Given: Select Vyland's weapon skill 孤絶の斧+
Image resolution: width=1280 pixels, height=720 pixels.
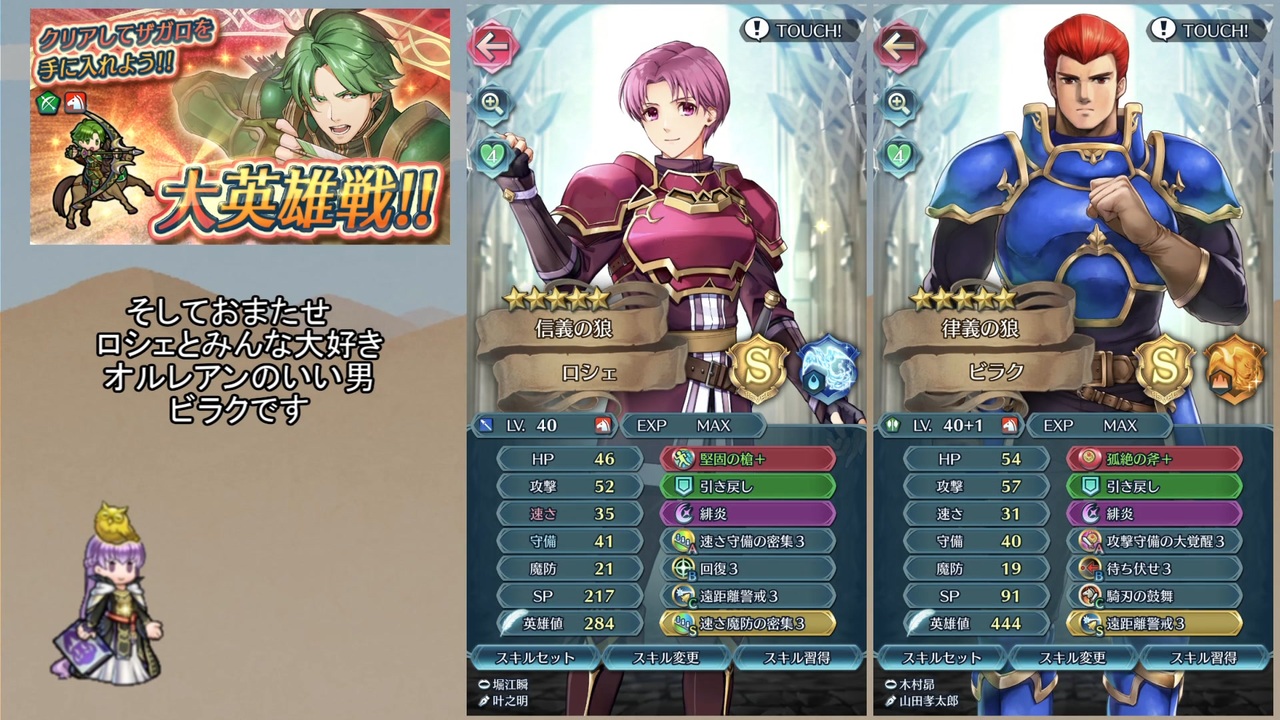Looking at the screenshot, I should (x=1156, y=459).
